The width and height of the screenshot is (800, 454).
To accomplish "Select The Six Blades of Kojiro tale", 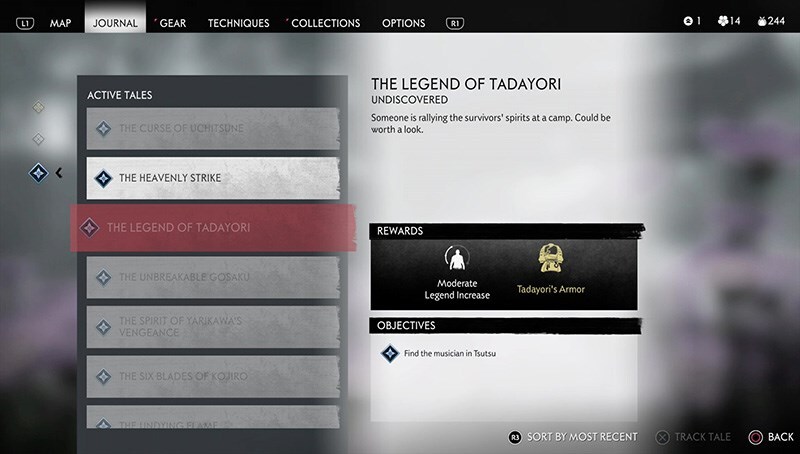I will pyautogui.click(x=213, y=376).
